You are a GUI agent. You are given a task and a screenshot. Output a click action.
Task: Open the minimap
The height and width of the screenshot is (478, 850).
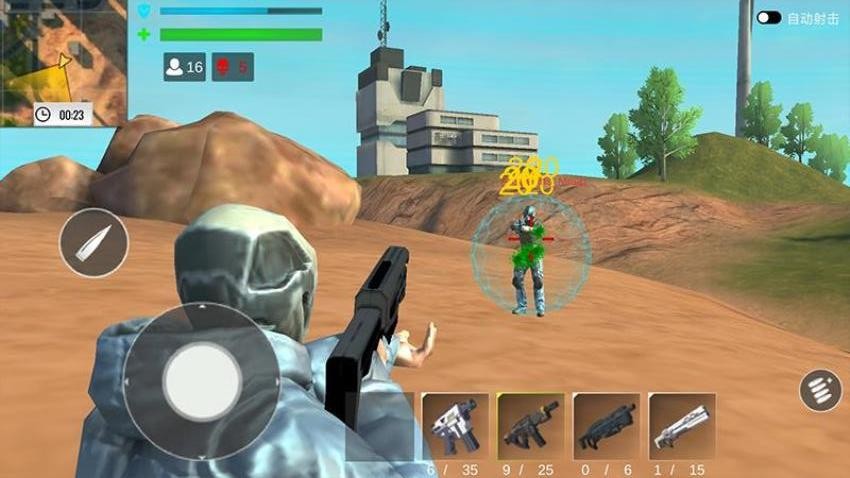coord(62,62)
